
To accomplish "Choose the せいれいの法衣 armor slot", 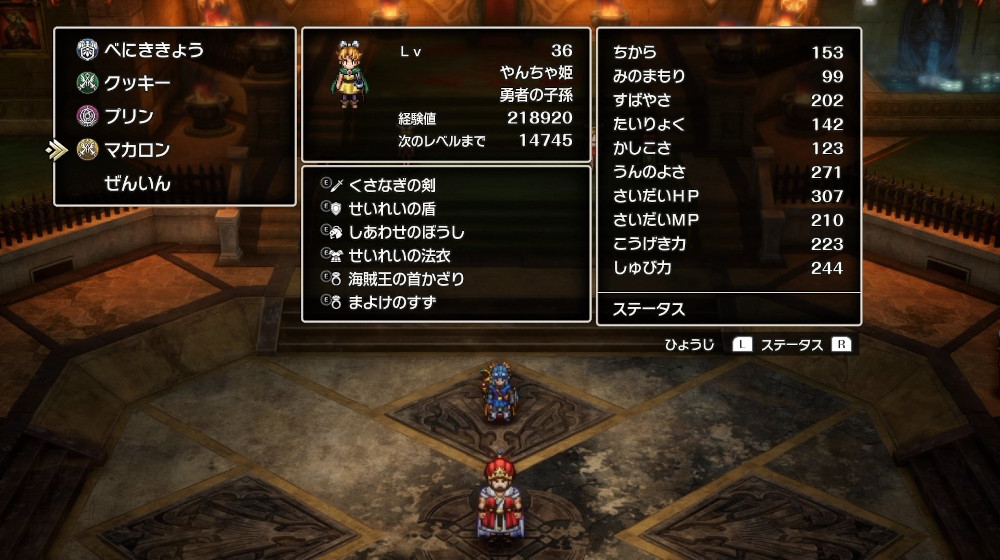I will 399,255.
